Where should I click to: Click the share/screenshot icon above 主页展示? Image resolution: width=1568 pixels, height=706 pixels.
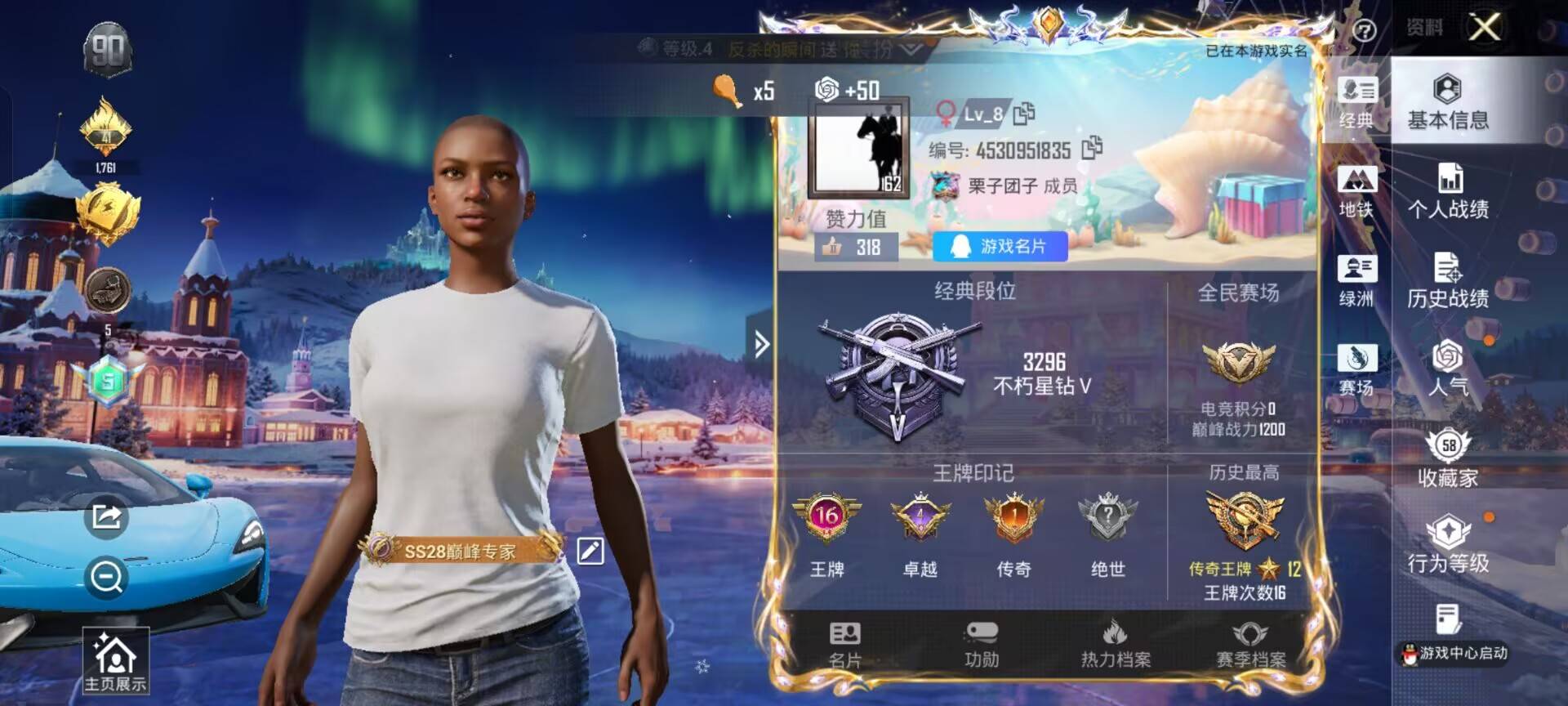105,518
